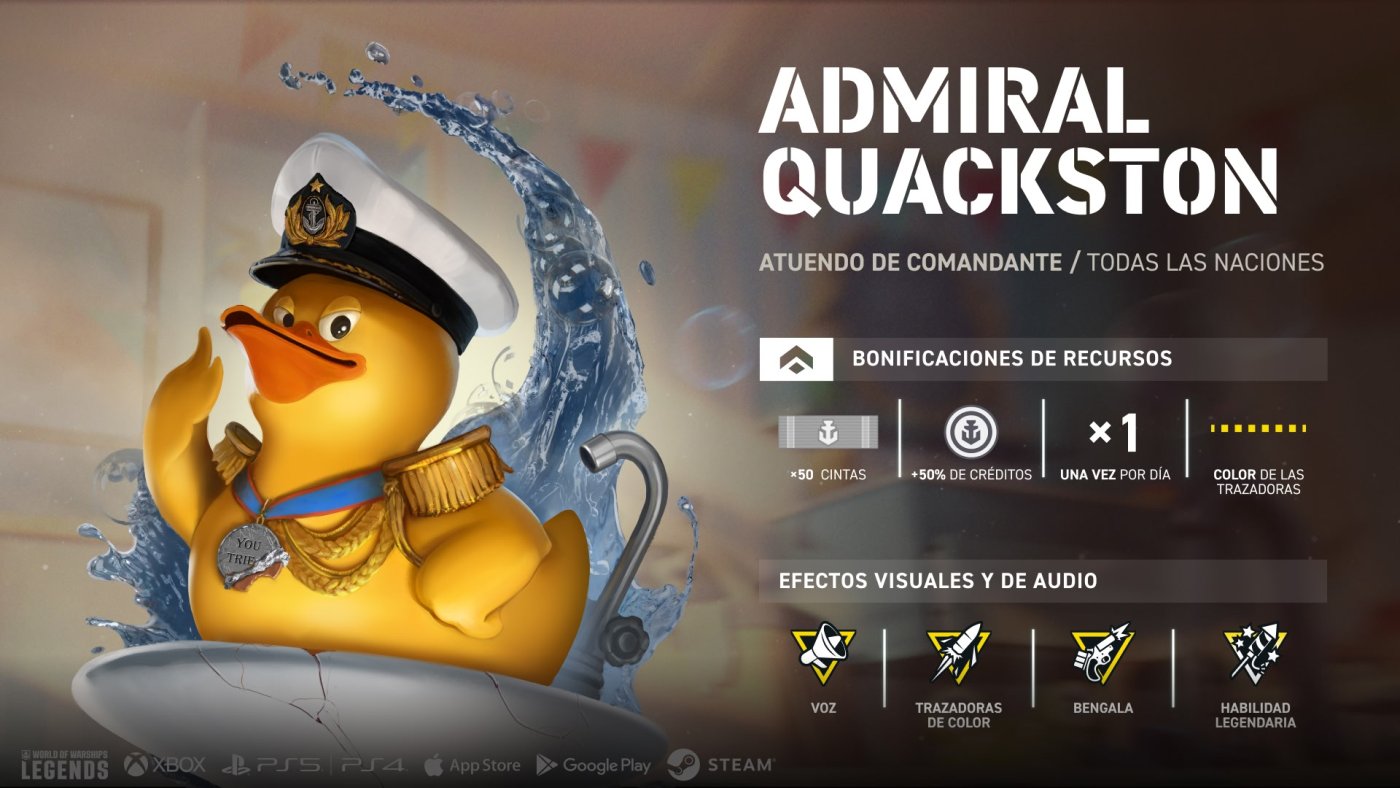The width and height of the screenshot is (1400, 788).
Task: Choose the Trazadoras de Color rocket icon
Action: (958, 651)
